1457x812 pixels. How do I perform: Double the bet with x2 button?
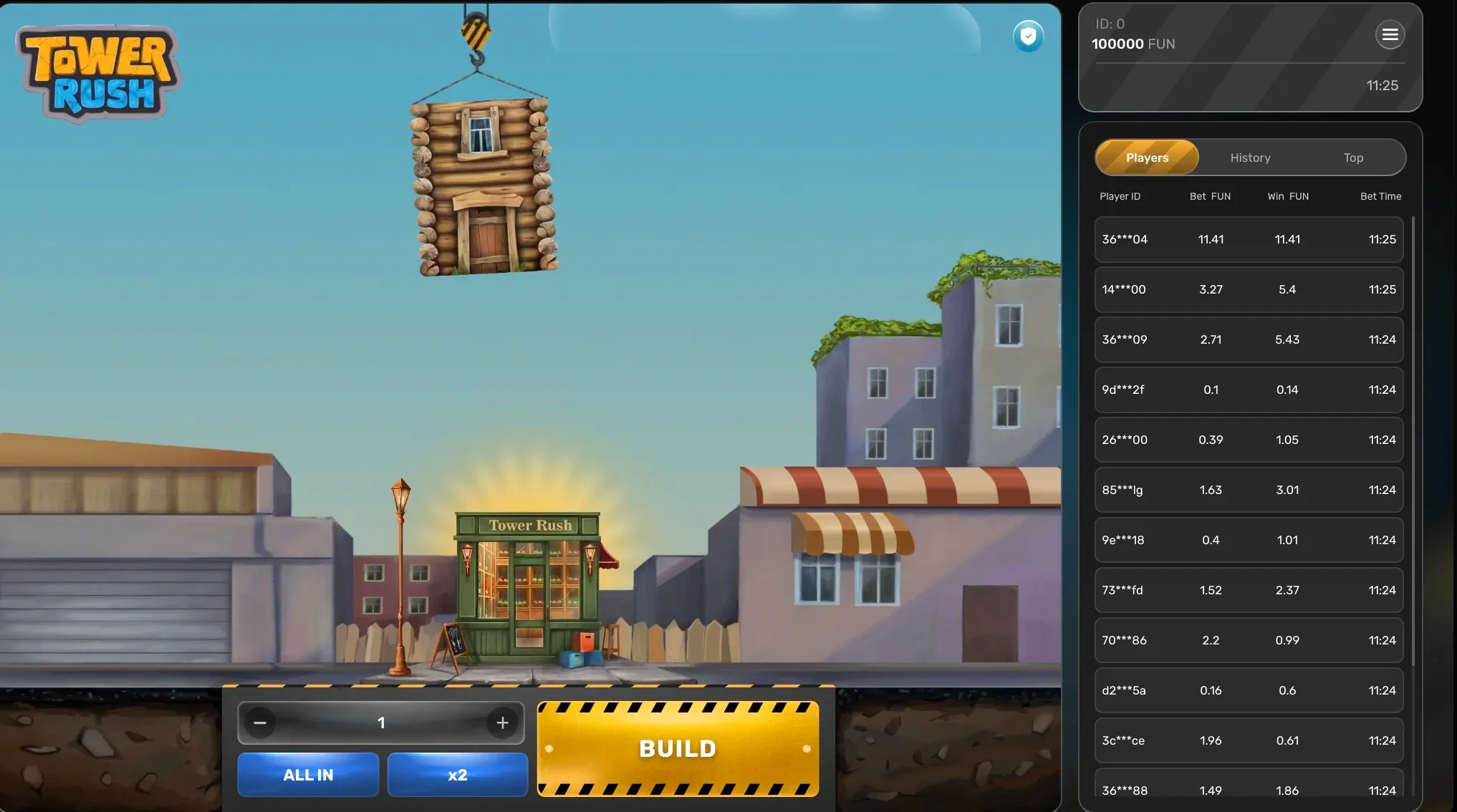(x=457, y=774)
